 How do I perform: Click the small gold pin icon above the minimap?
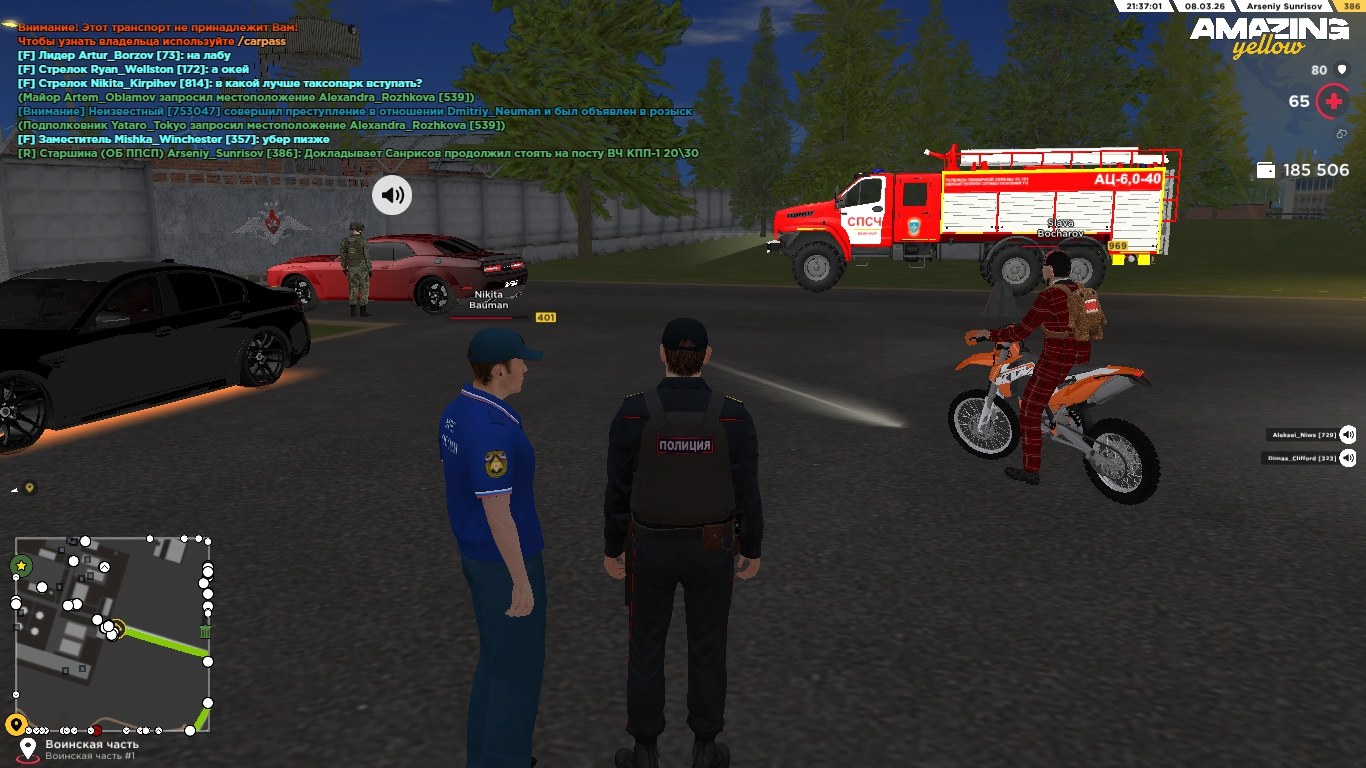[x=30, y=488]
